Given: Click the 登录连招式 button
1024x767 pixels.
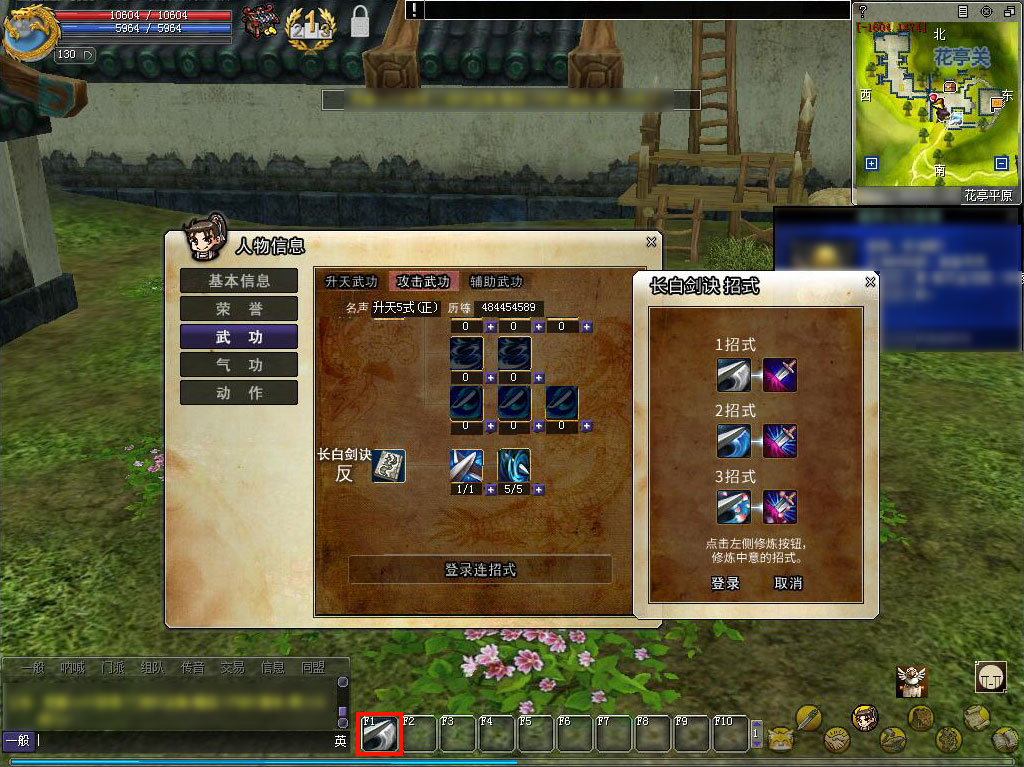Looking at the screenshot, I should [480, 570].
